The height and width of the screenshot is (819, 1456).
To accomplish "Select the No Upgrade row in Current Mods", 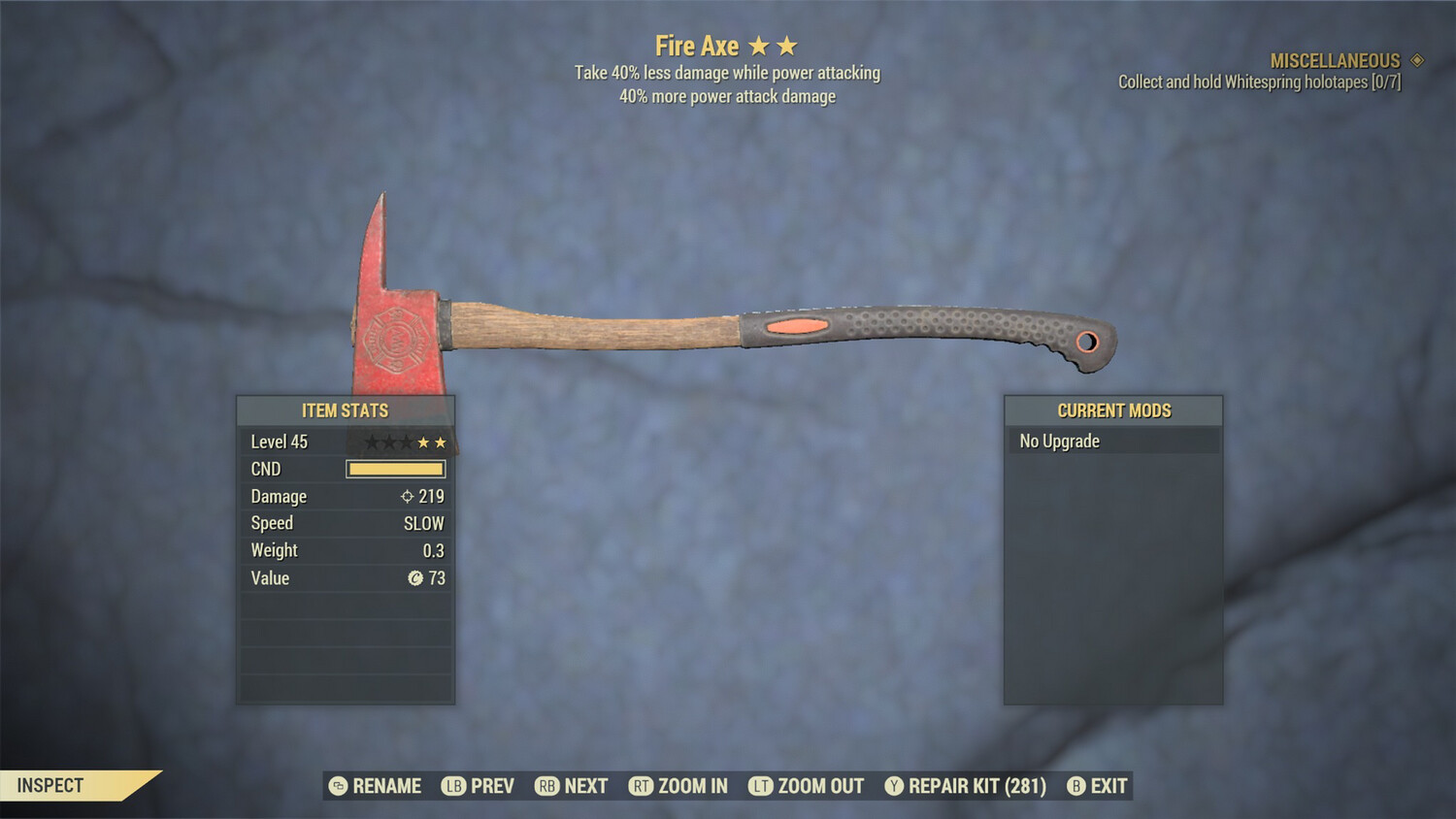I will [1112, 442].
